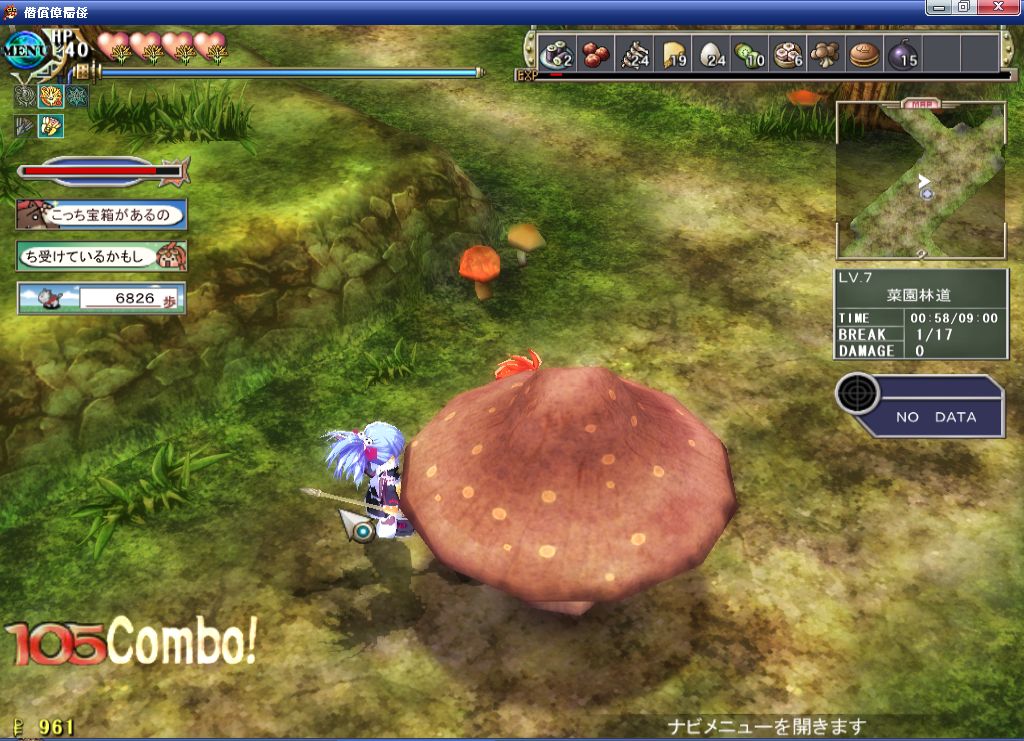The width and height of the screenshot is (1024, 741).
Task: Open the NO DATA target panel
Action: click(x=920, y=406)
